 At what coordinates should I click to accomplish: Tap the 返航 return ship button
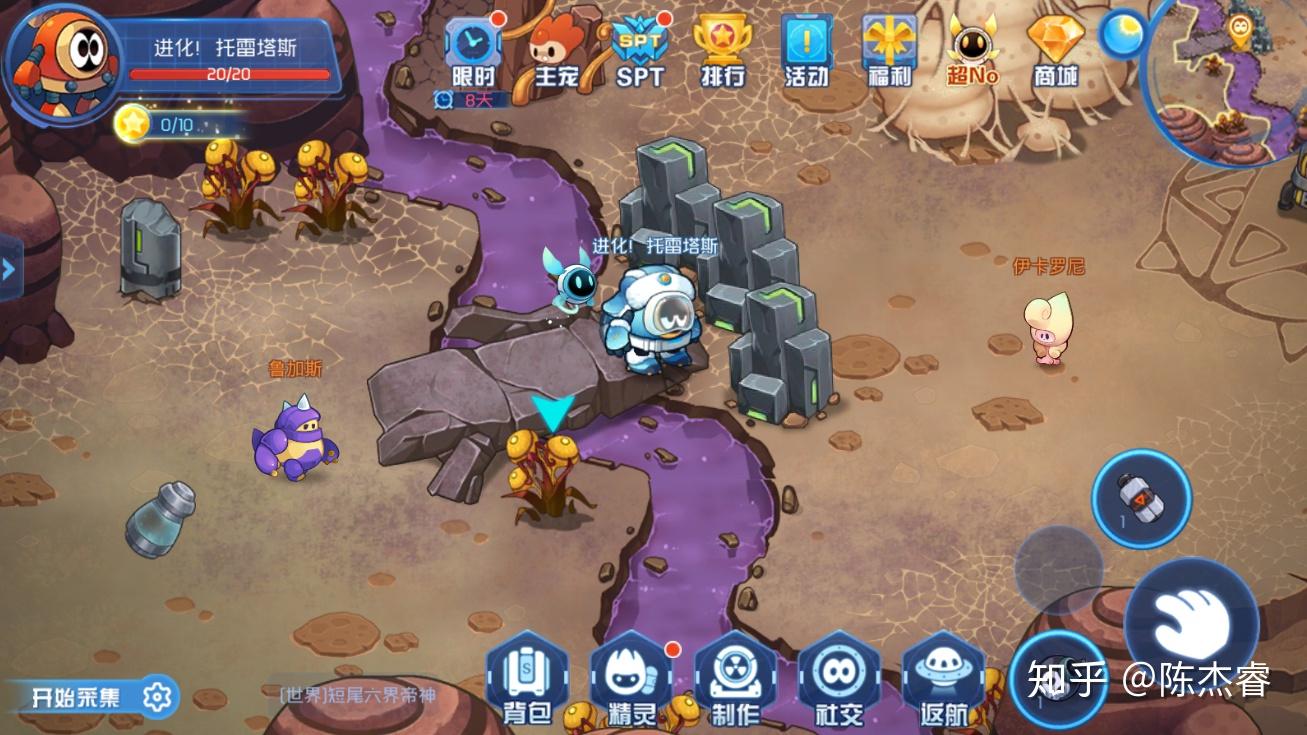click(x=943, y=677)
